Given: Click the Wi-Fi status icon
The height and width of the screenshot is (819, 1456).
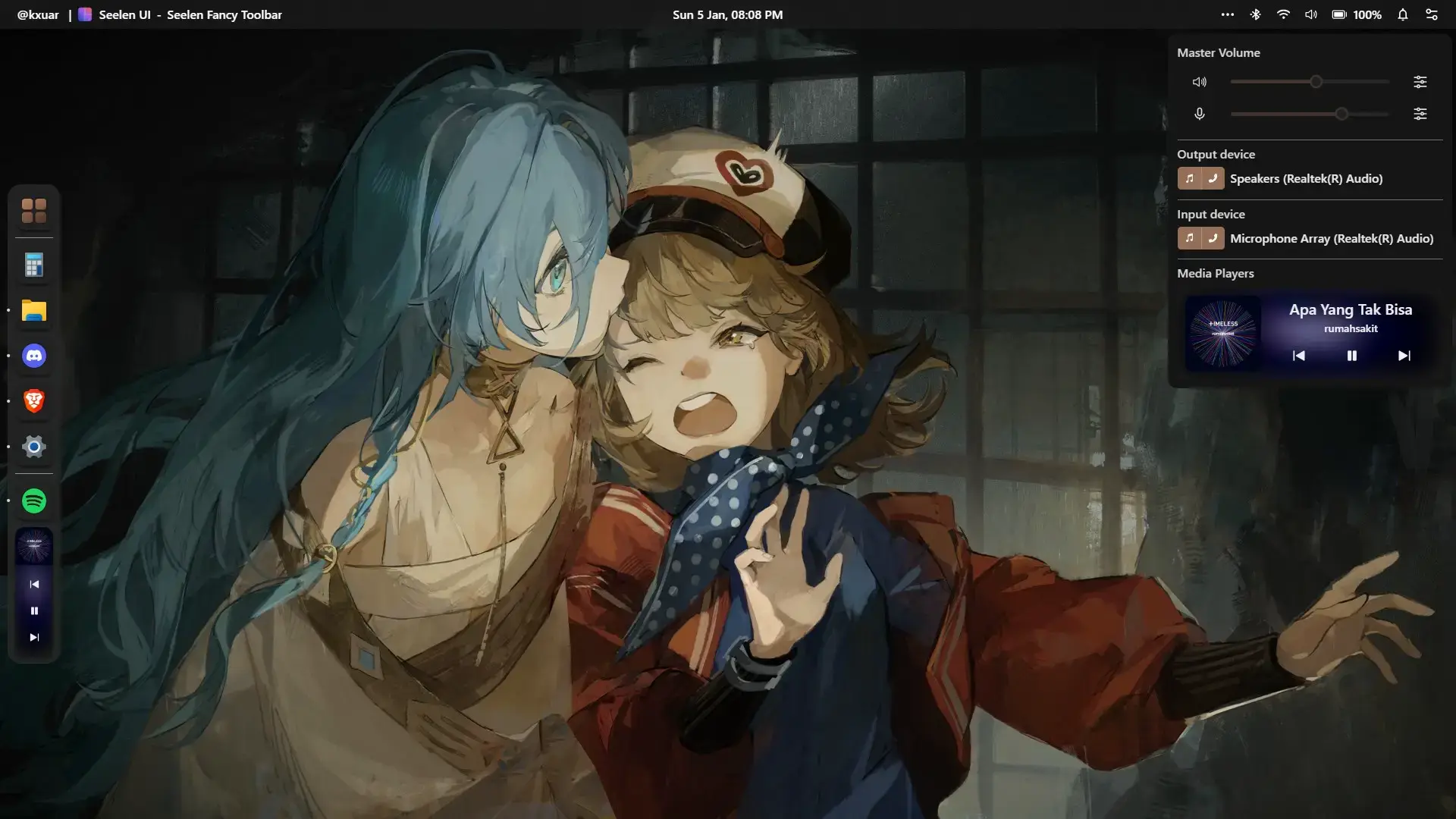Looking at the screenshot, I should tap(1283, 14).
